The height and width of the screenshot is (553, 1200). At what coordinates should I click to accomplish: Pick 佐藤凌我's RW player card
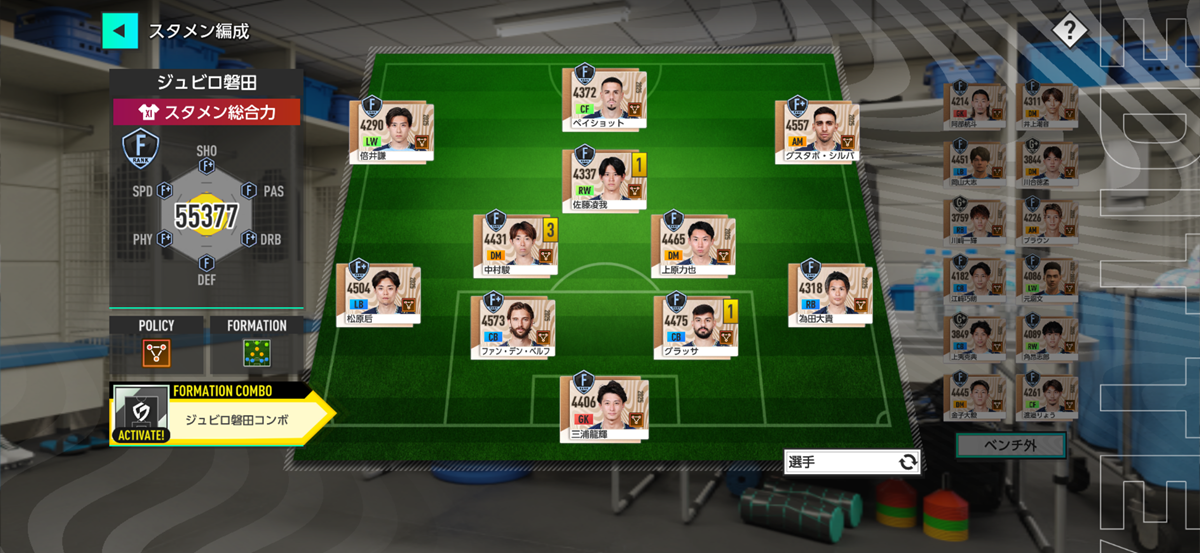pyautogui.click(x=603, y=180)
